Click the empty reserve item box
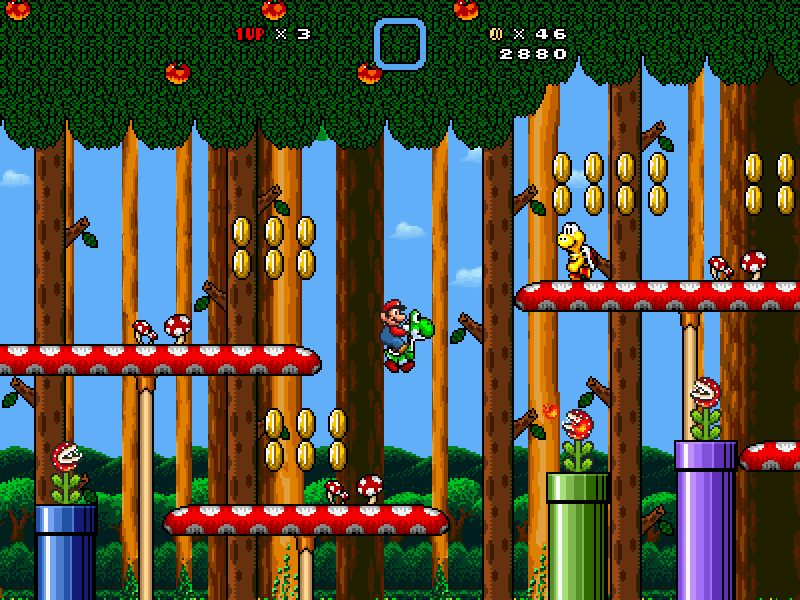 400,44
